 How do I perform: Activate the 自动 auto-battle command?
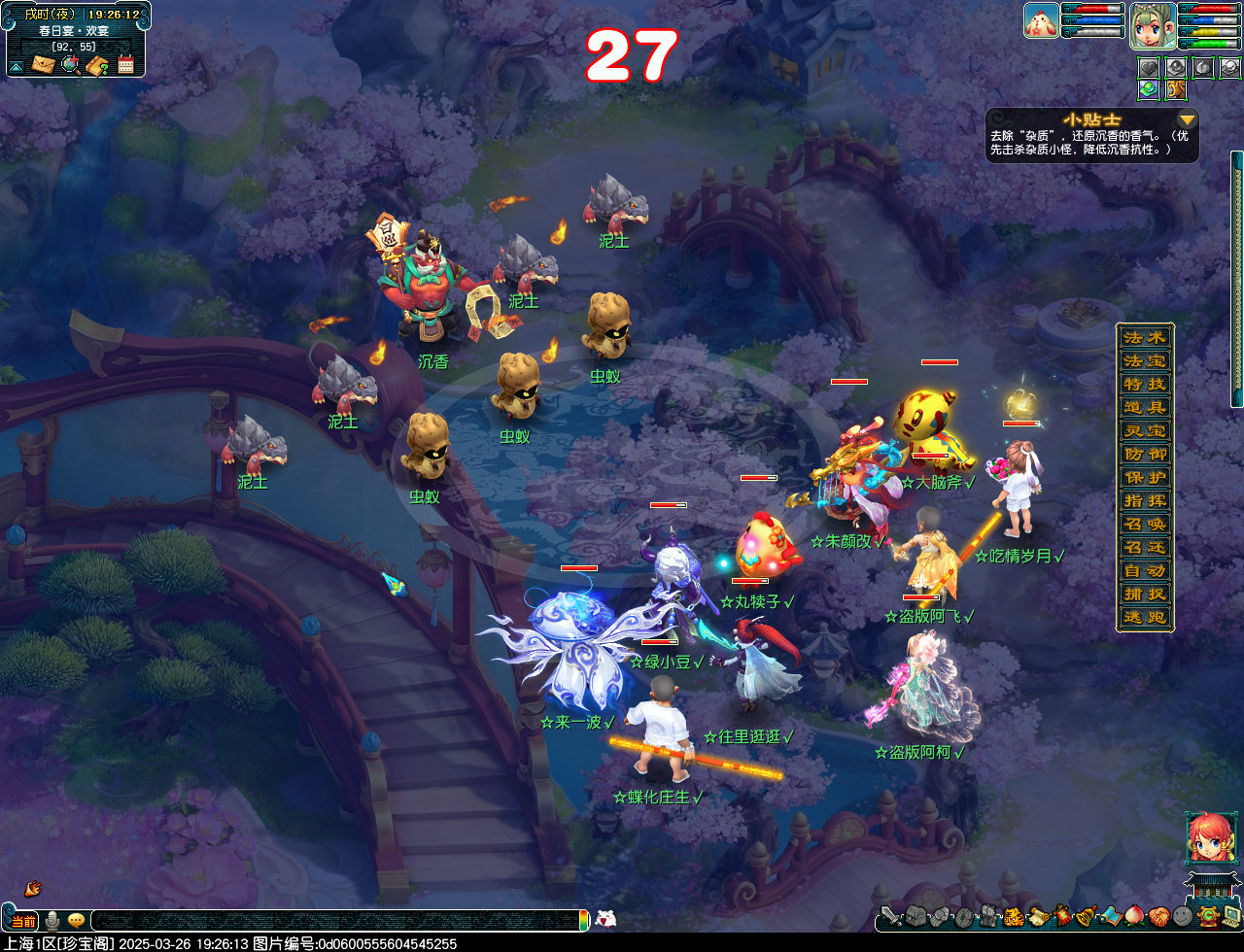[x=1145, y=570]
